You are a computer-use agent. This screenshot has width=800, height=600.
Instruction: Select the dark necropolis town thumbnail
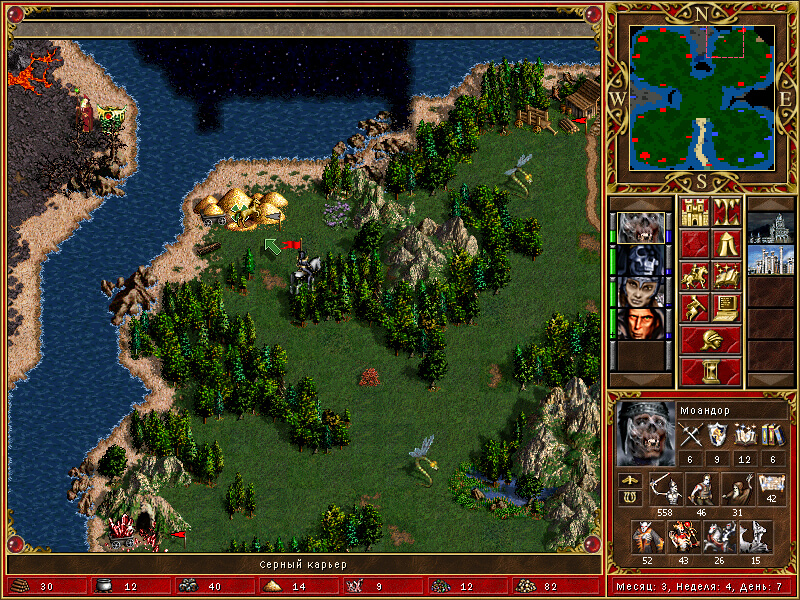(770, 228)
